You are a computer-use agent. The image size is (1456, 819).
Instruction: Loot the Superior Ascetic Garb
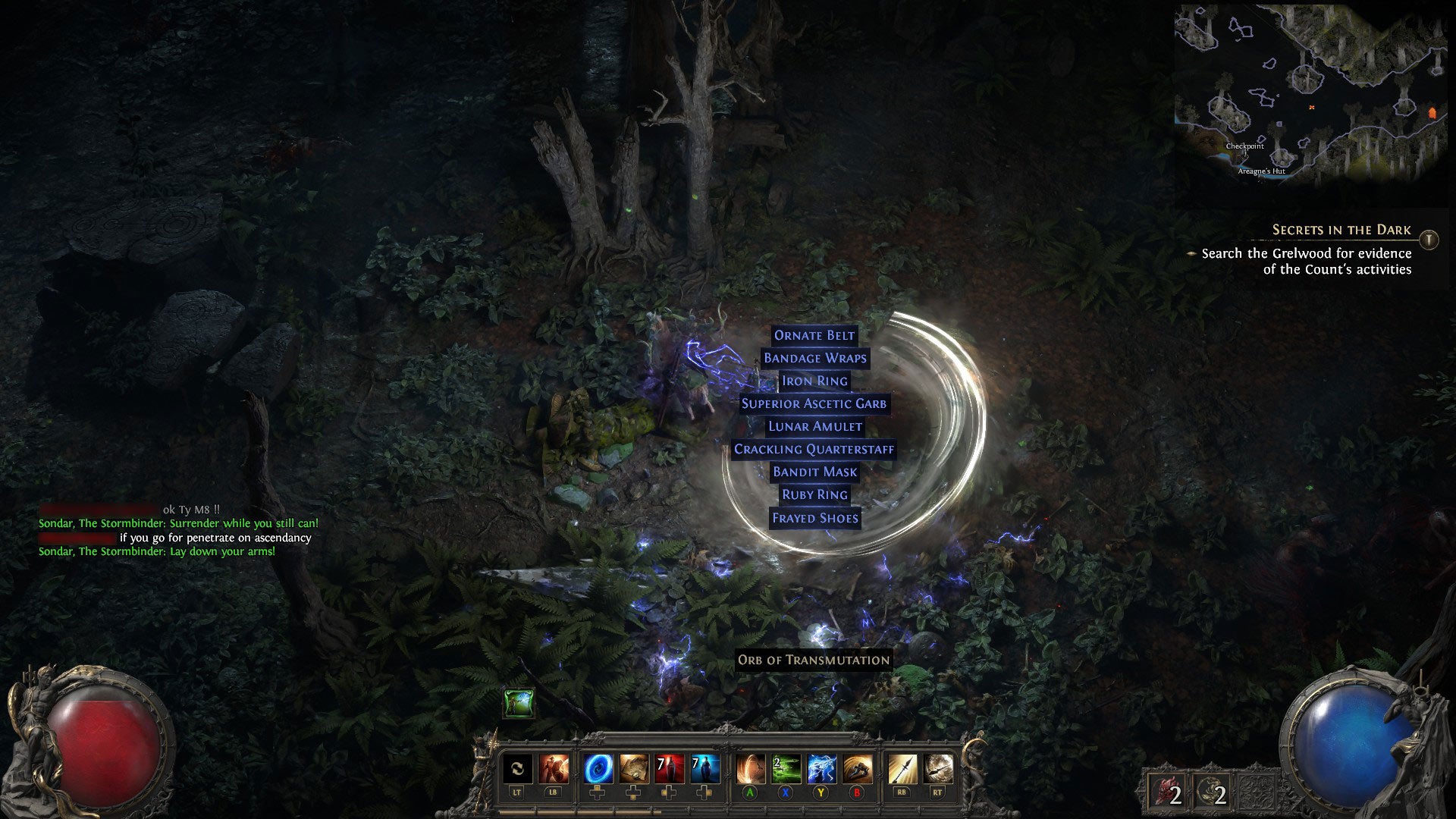click(813, 403)
